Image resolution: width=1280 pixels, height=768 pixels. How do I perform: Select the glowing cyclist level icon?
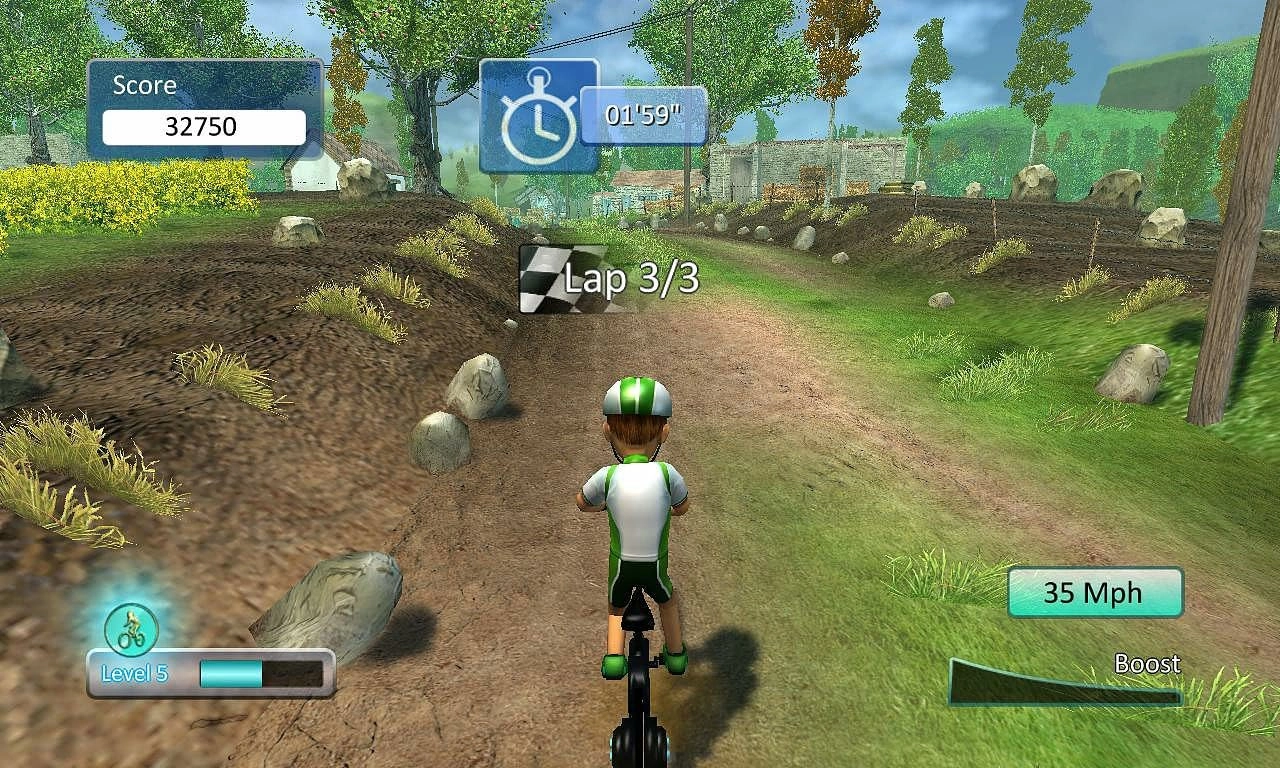pos(131,629)
